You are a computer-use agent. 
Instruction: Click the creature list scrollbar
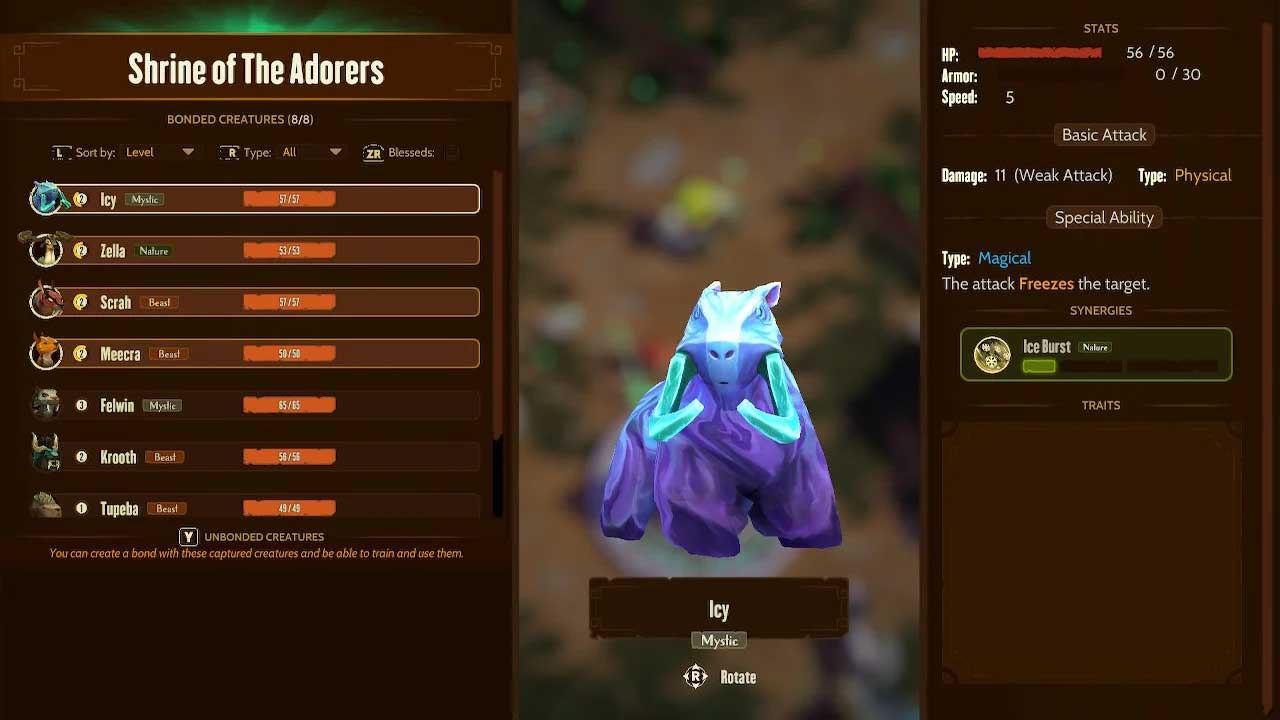tap(498, 340)
